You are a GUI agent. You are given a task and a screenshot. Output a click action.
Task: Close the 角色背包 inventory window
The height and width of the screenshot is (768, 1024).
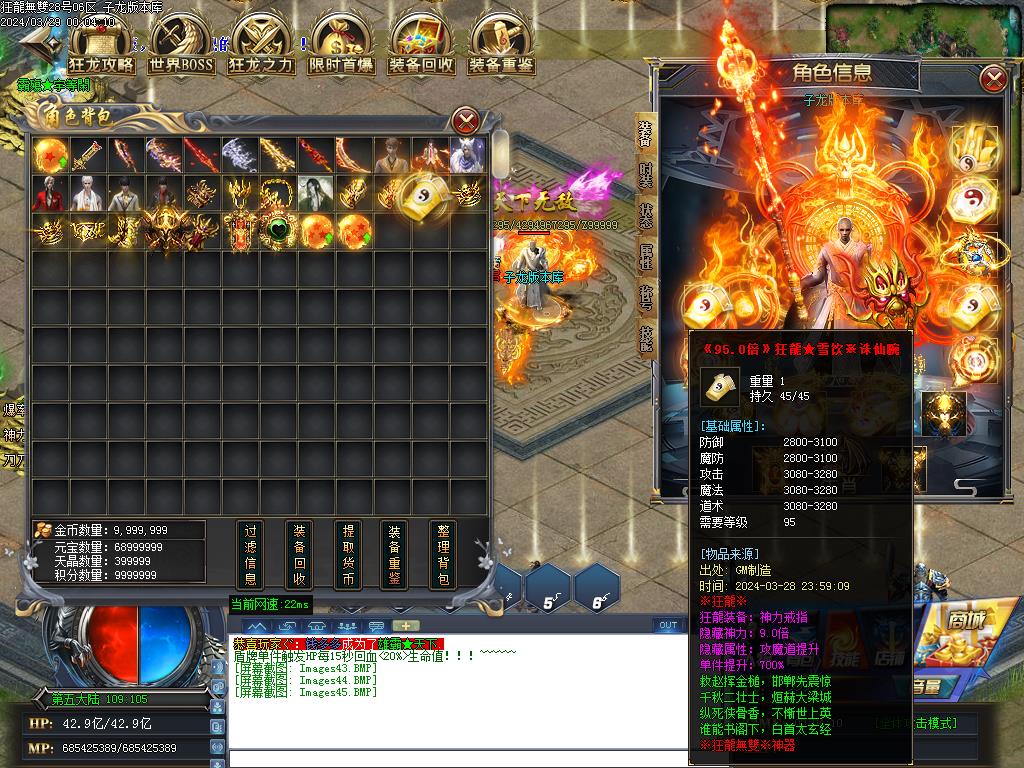tap(466, 122)
